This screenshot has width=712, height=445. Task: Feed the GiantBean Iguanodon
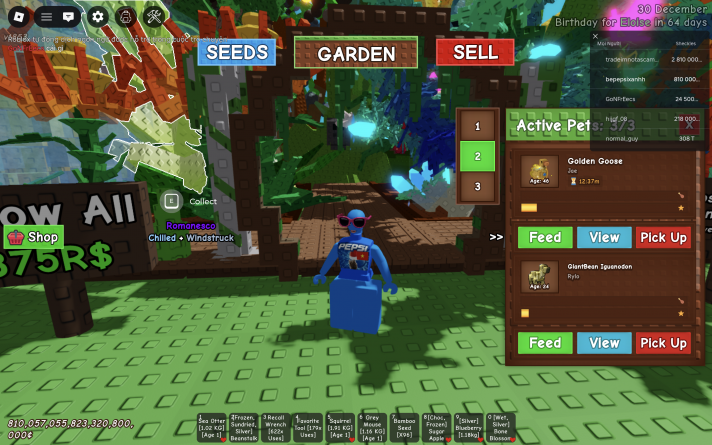545,343
